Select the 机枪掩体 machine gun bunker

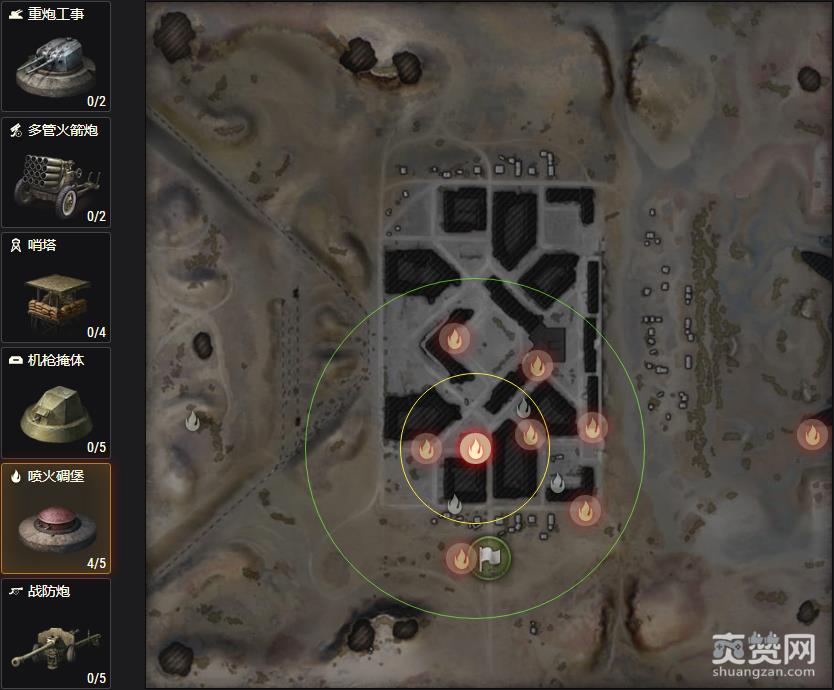click(x=56, y=403)
